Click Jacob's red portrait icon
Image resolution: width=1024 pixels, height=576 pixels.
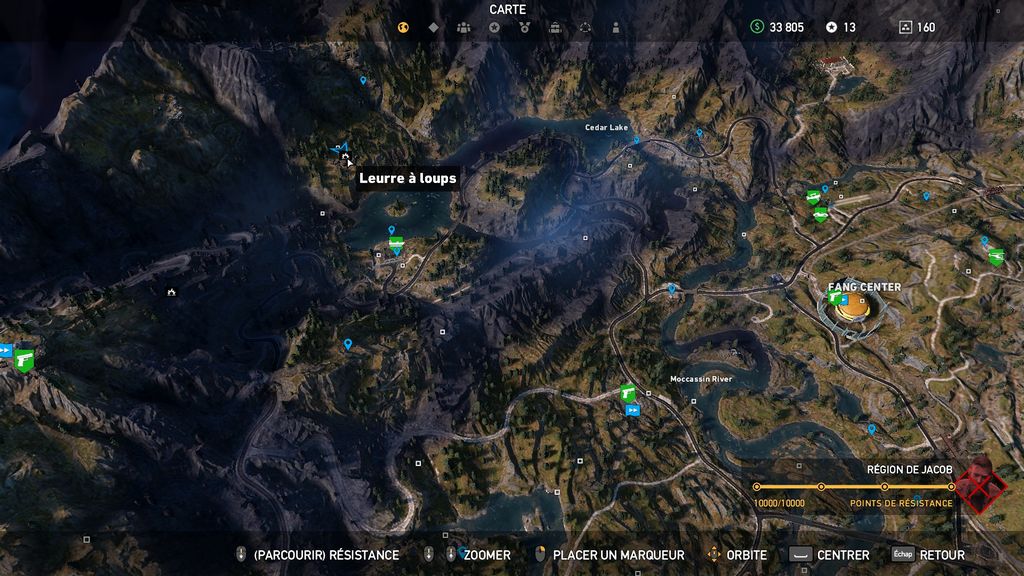tap(980, 485)
